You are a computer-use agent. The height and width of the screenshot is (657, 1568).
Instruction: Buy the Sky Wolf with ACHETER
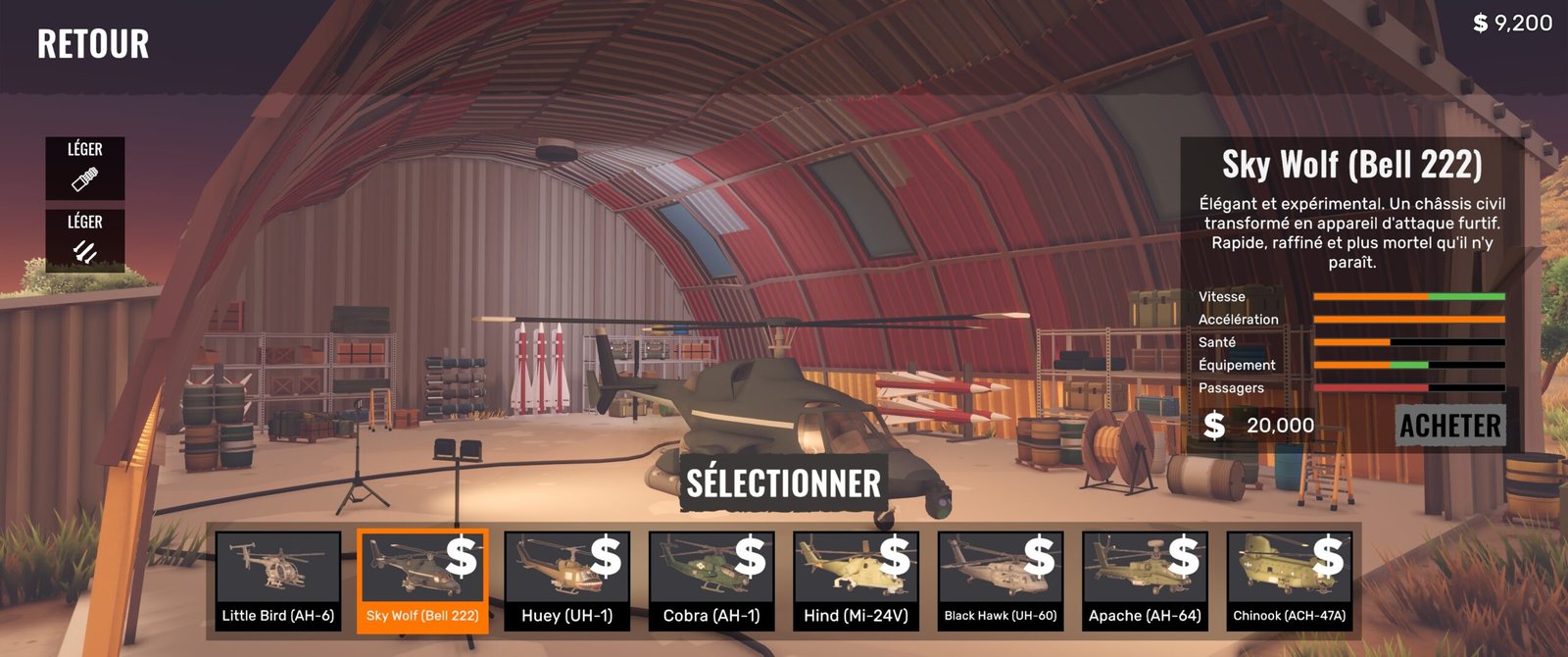[x=1450, y=426]
